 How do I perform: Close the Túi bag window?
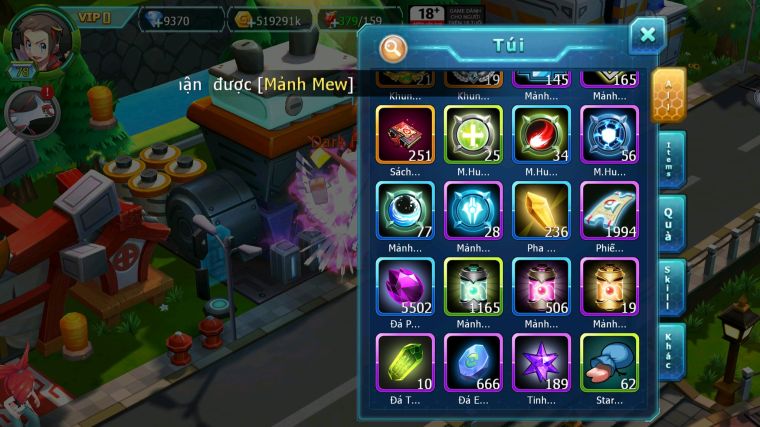pyautogui.click(x=647, y=36)
